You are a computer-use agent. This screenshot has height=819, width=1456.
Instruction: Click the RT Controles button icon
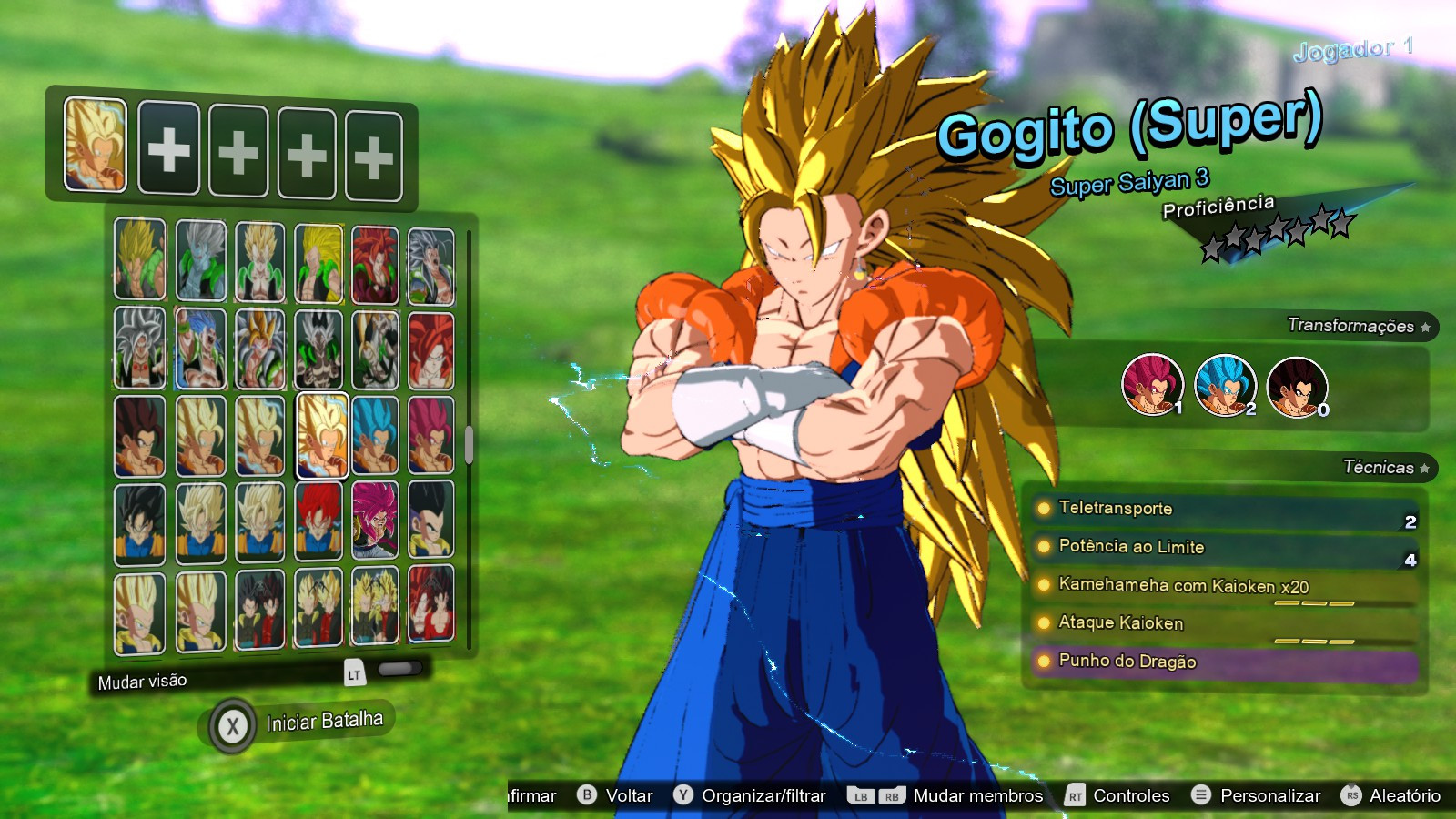[x=1074, y=794]
